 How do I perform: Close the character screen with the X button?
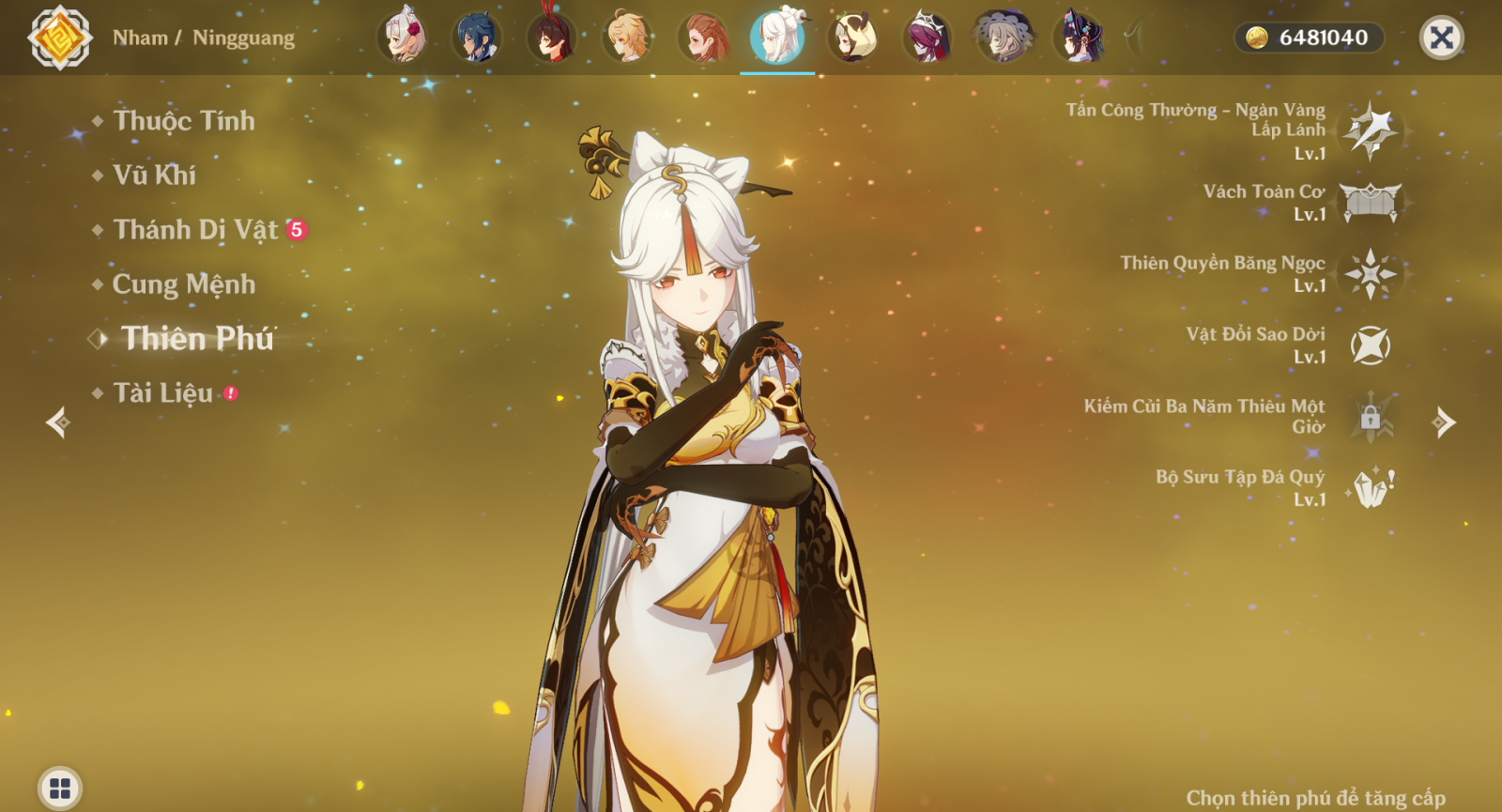click(x=1441, y=38)
